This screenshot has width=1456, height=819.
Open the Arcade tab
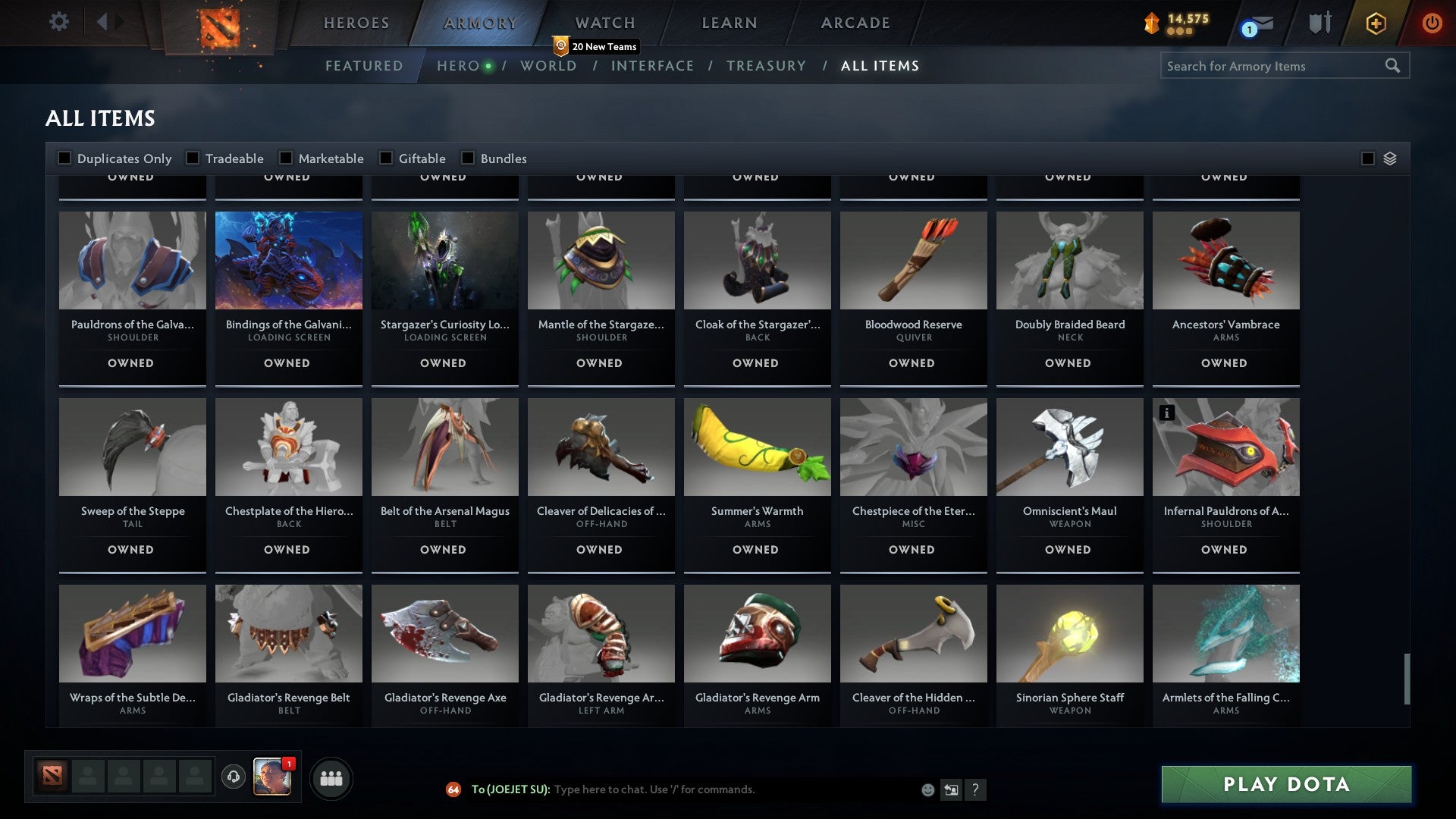pyautogui.click(x=855, y=23)
